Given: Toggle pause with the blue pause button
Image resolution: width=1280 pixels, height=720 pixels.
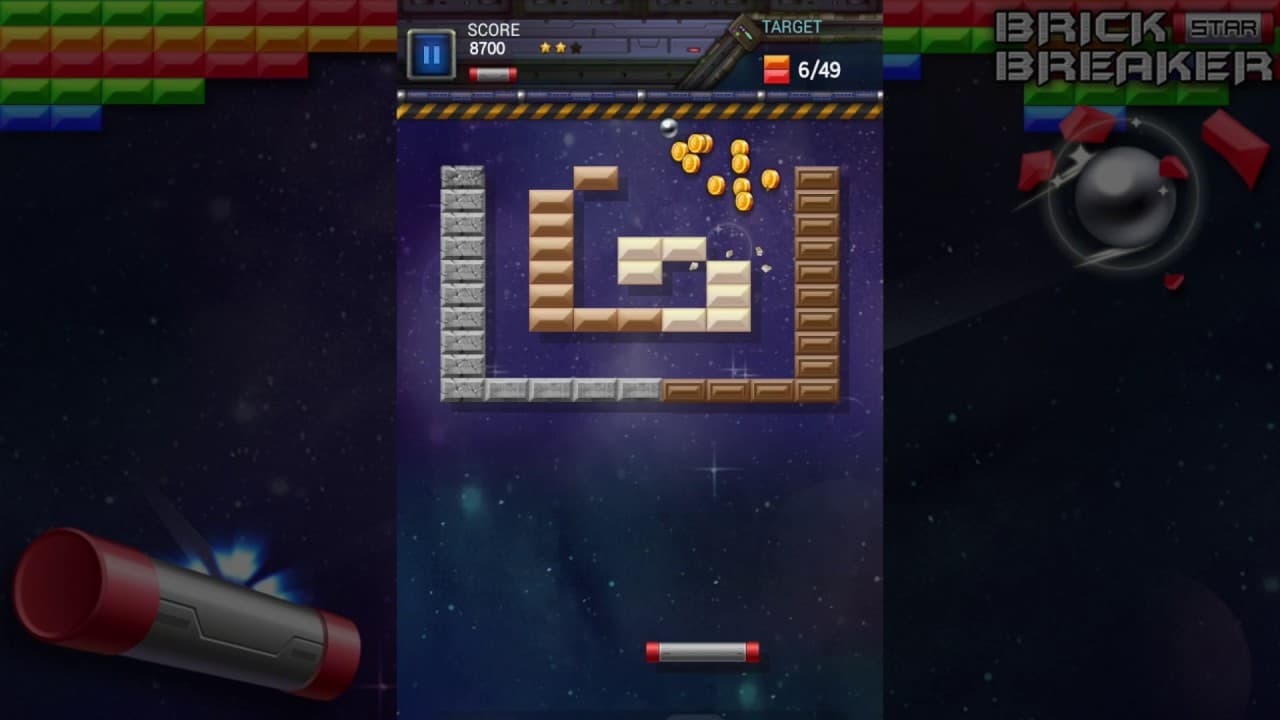Looking at the screenshot, I should click(x=432, y=55).
